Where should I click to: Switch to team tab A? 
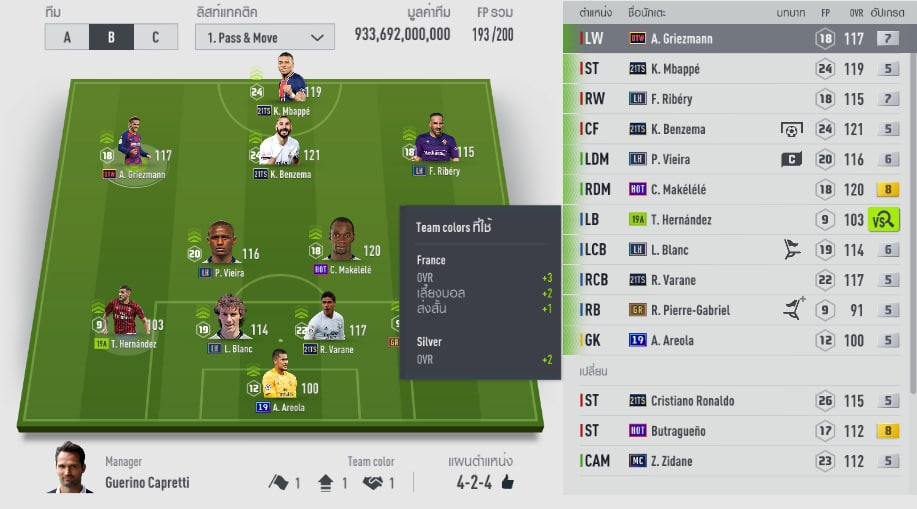67,37
